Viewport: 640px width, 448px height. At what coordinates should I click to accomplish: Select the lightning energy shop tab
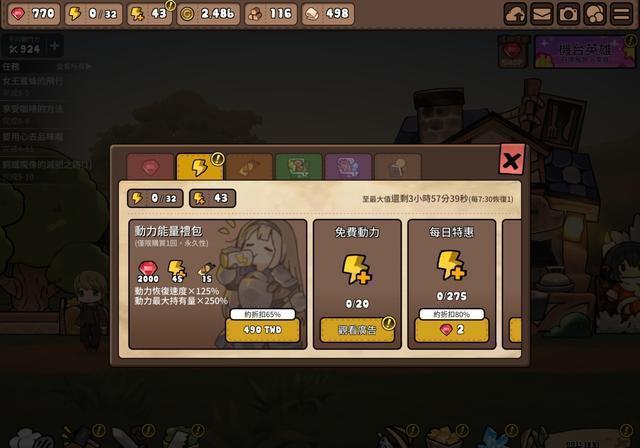(198, 167)
